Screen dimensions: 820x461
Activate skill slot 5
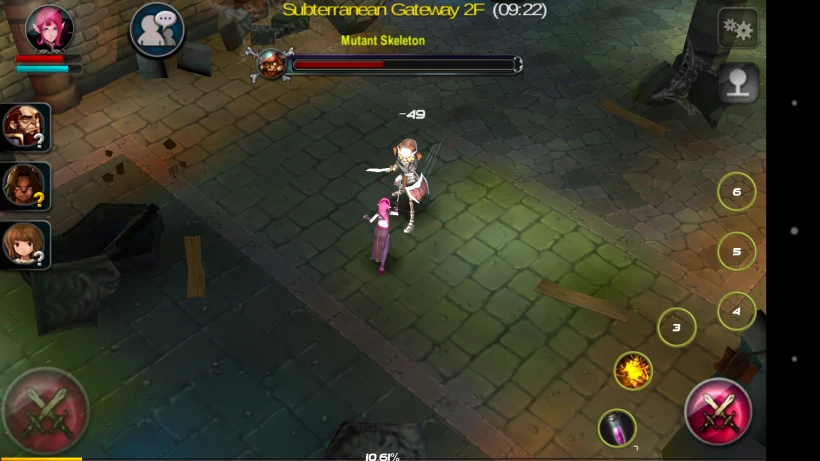tap(736, 251)
